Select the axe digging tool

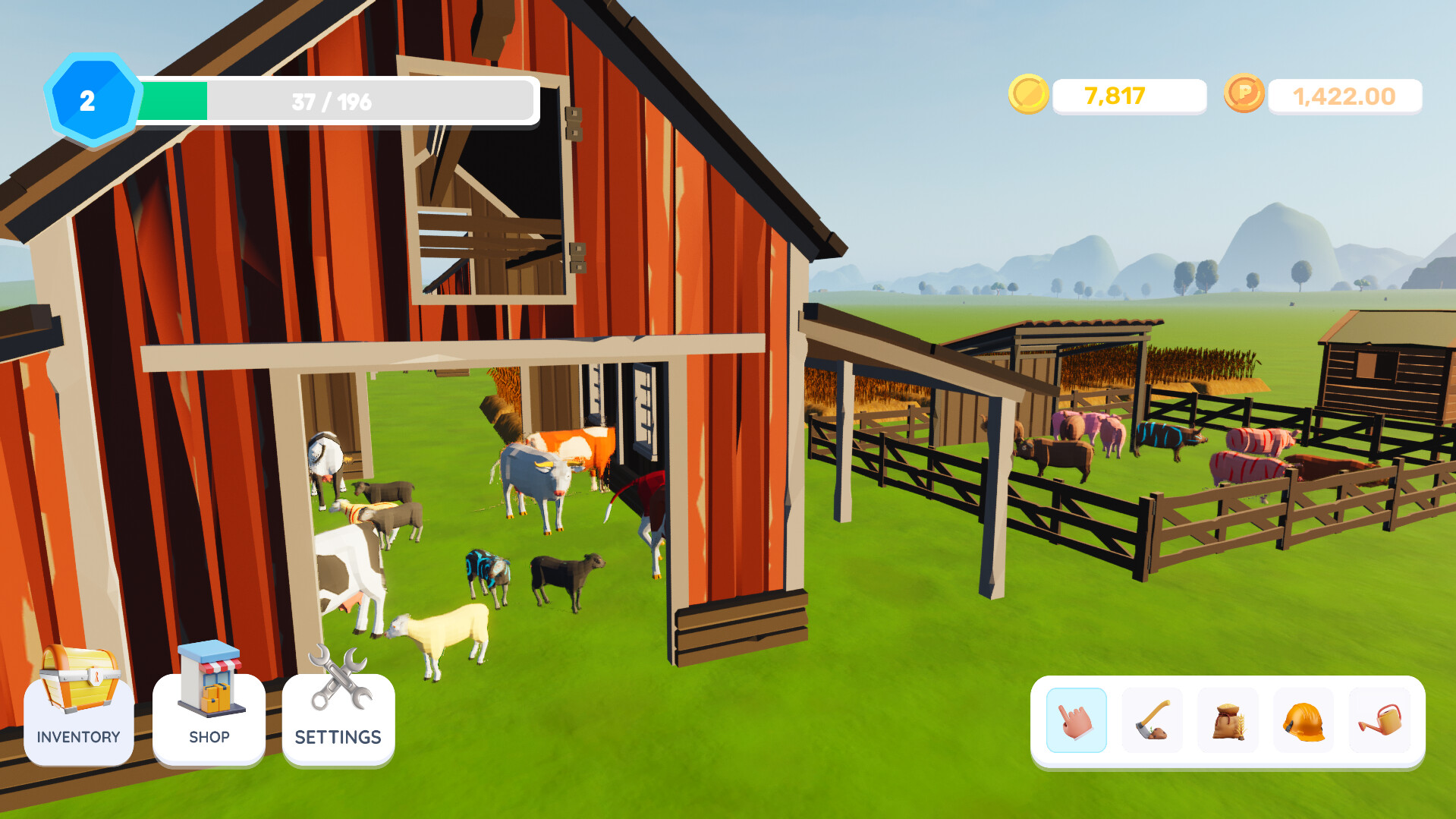tap(1152, 720)
